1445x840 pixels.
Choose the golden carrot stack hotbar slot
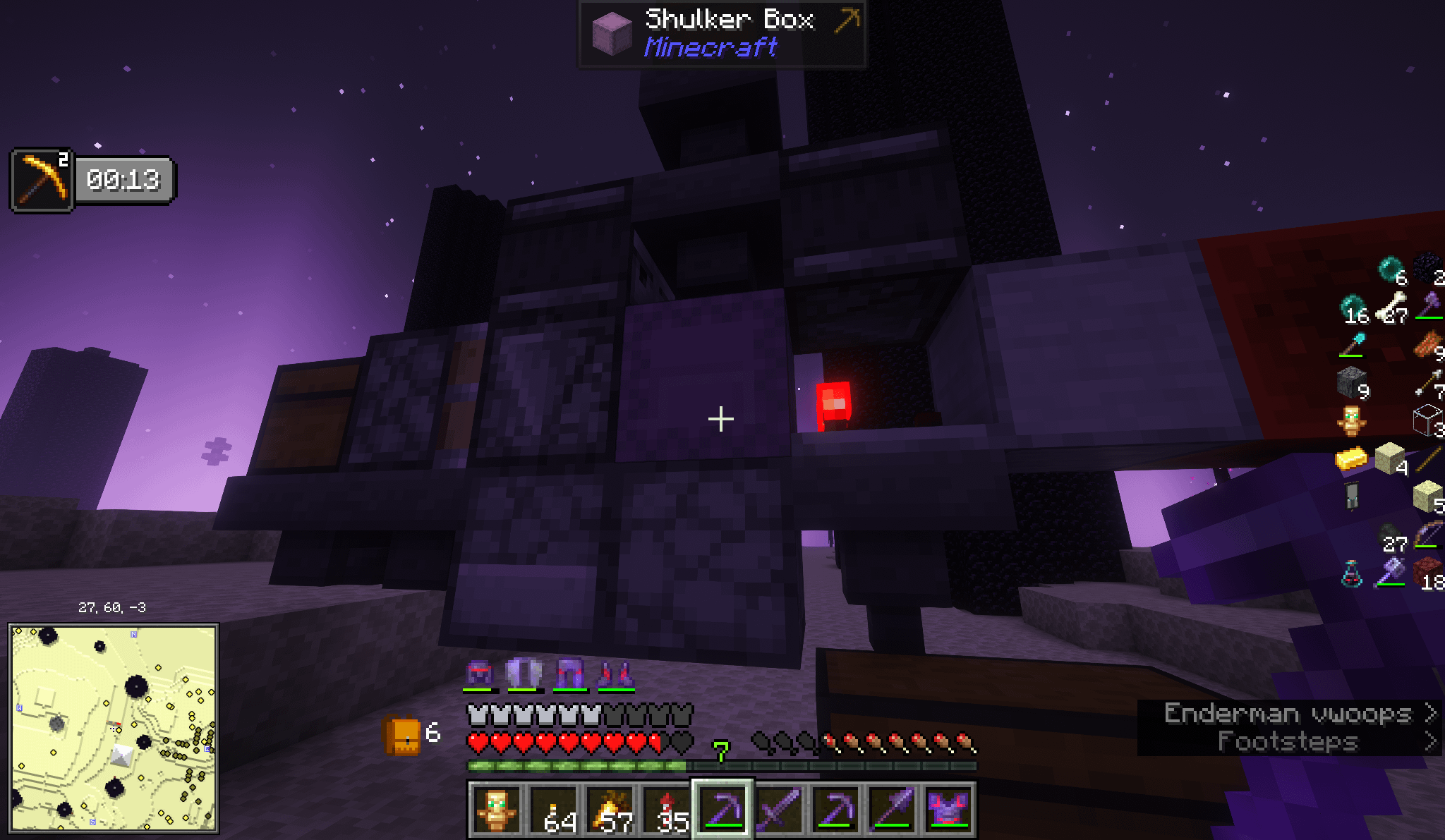point(610,810)
